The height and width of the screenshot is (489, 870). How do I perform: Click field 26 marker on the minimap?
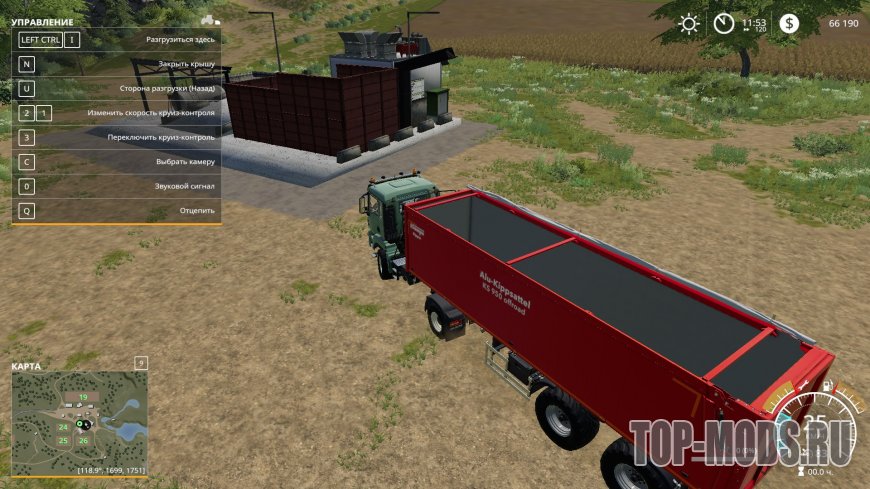tap(83, 440)
